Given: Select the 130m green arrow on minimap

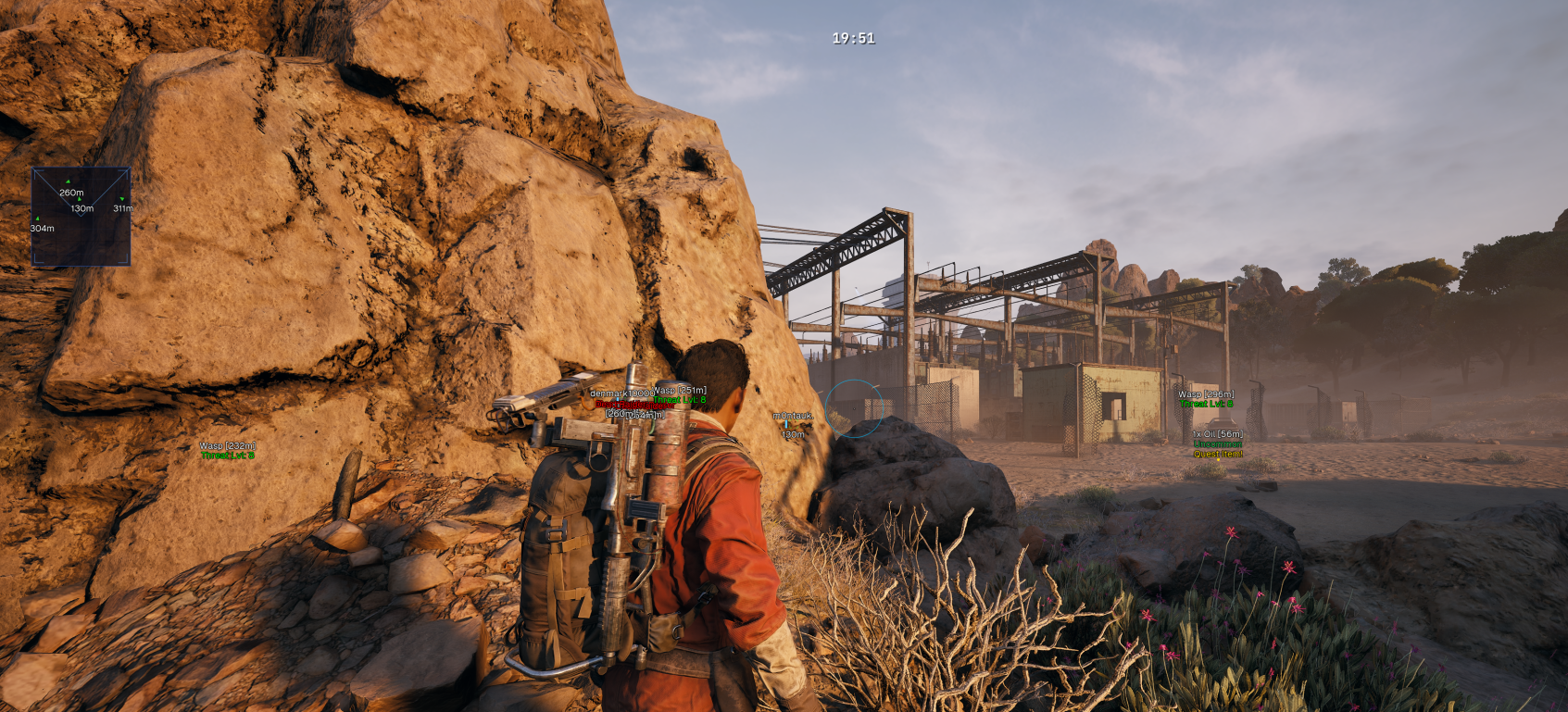Looking at the screenshot, I should coord(80,199).
